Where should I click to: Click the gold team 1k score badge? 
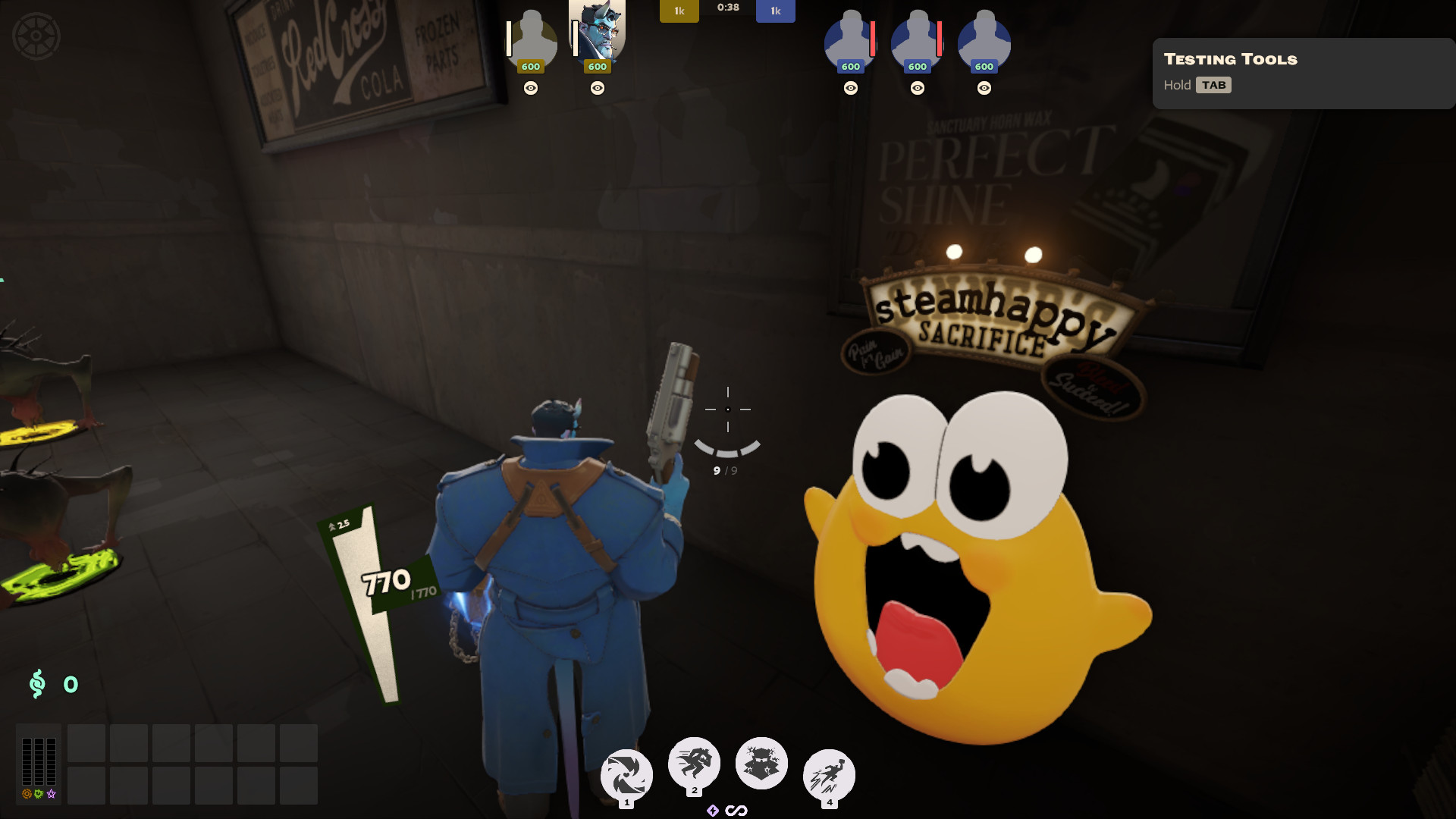click(x=679, y=11)
